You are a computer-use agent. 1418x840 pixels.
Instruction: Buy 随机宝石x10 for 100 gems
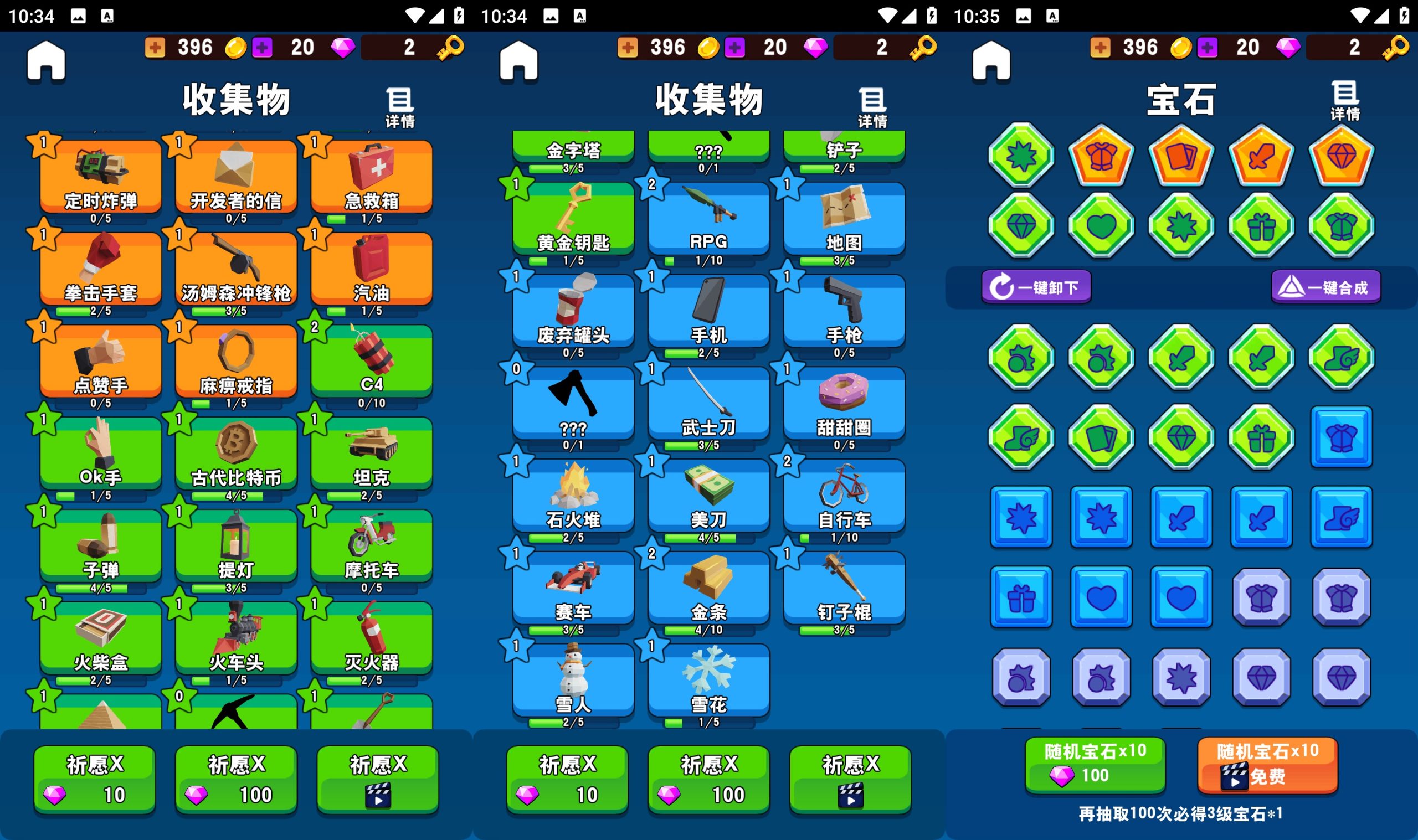tap(1095, 764)
